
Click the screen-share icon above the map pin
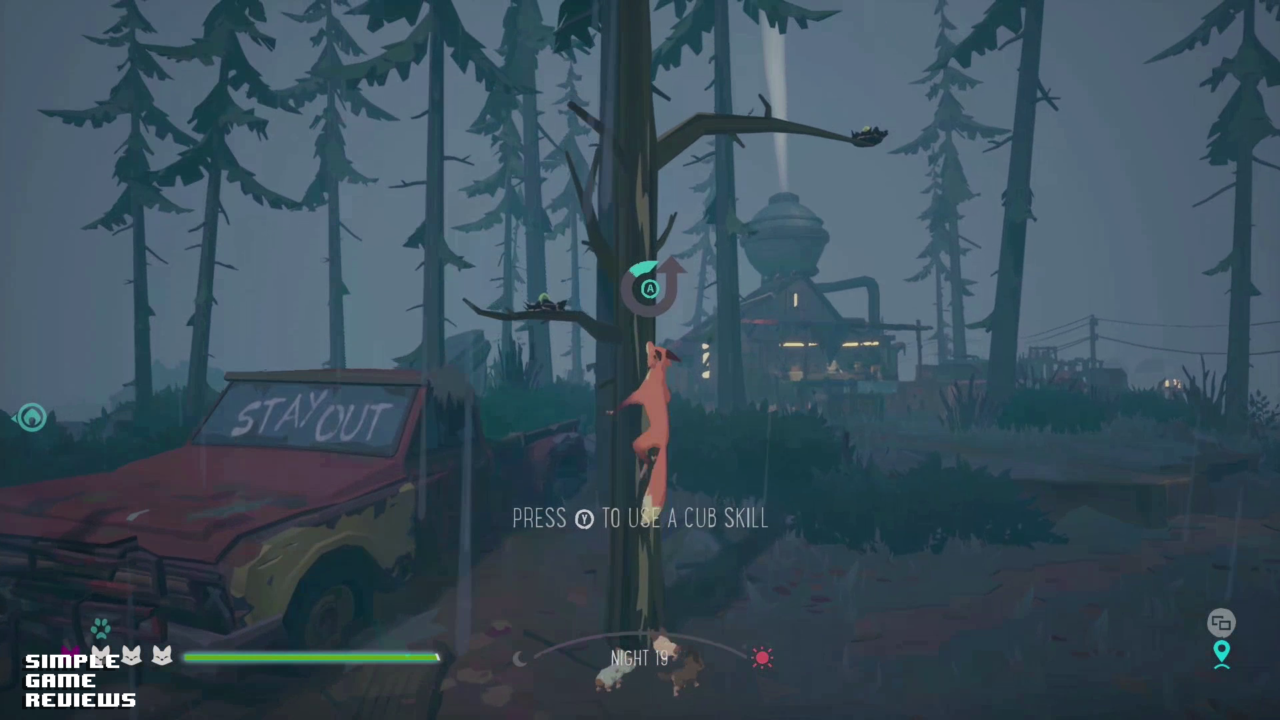[1221, 622]
